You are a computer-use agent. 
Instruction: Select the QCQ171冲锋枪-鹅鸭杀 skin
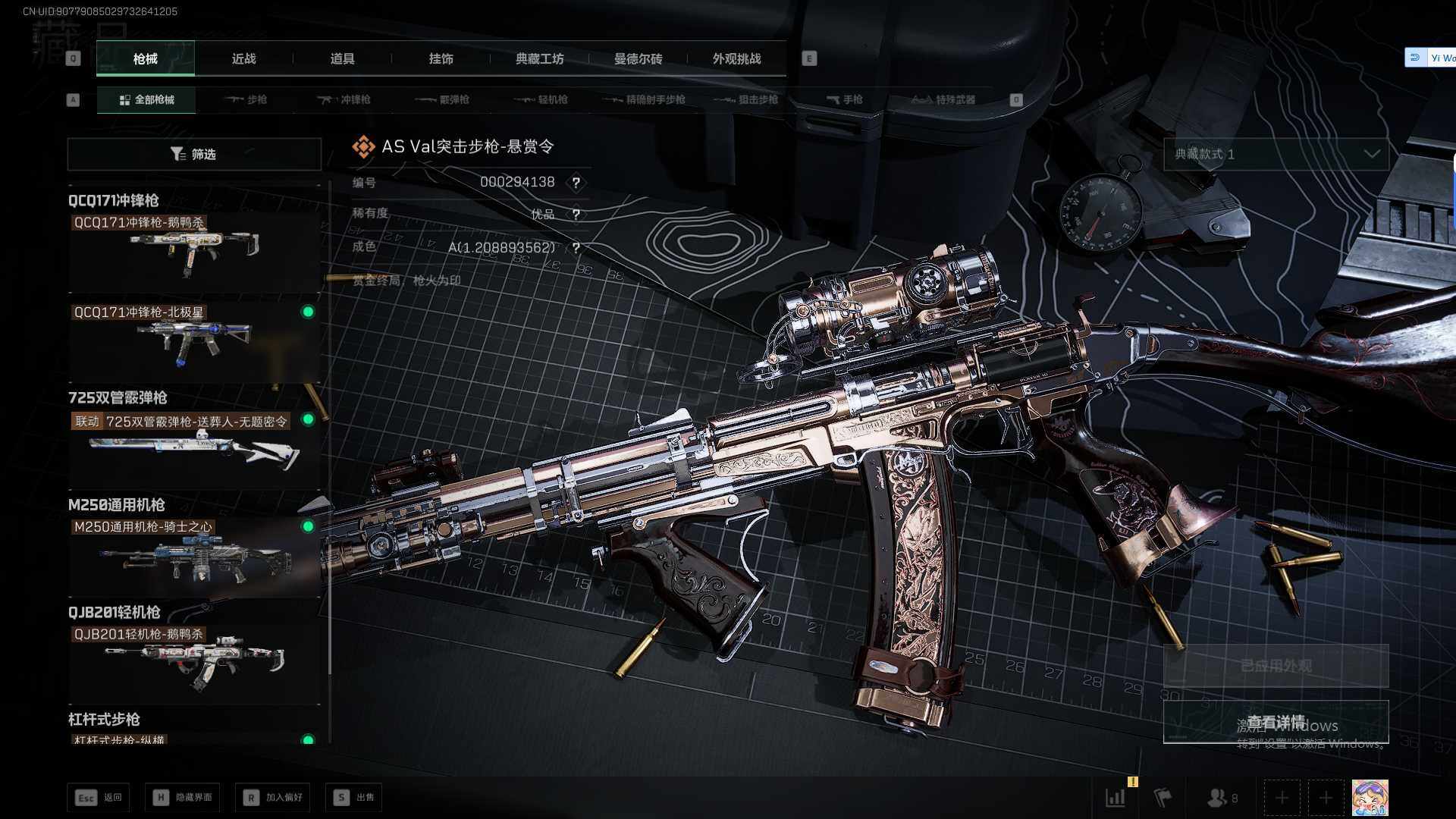tap(194, 250)
